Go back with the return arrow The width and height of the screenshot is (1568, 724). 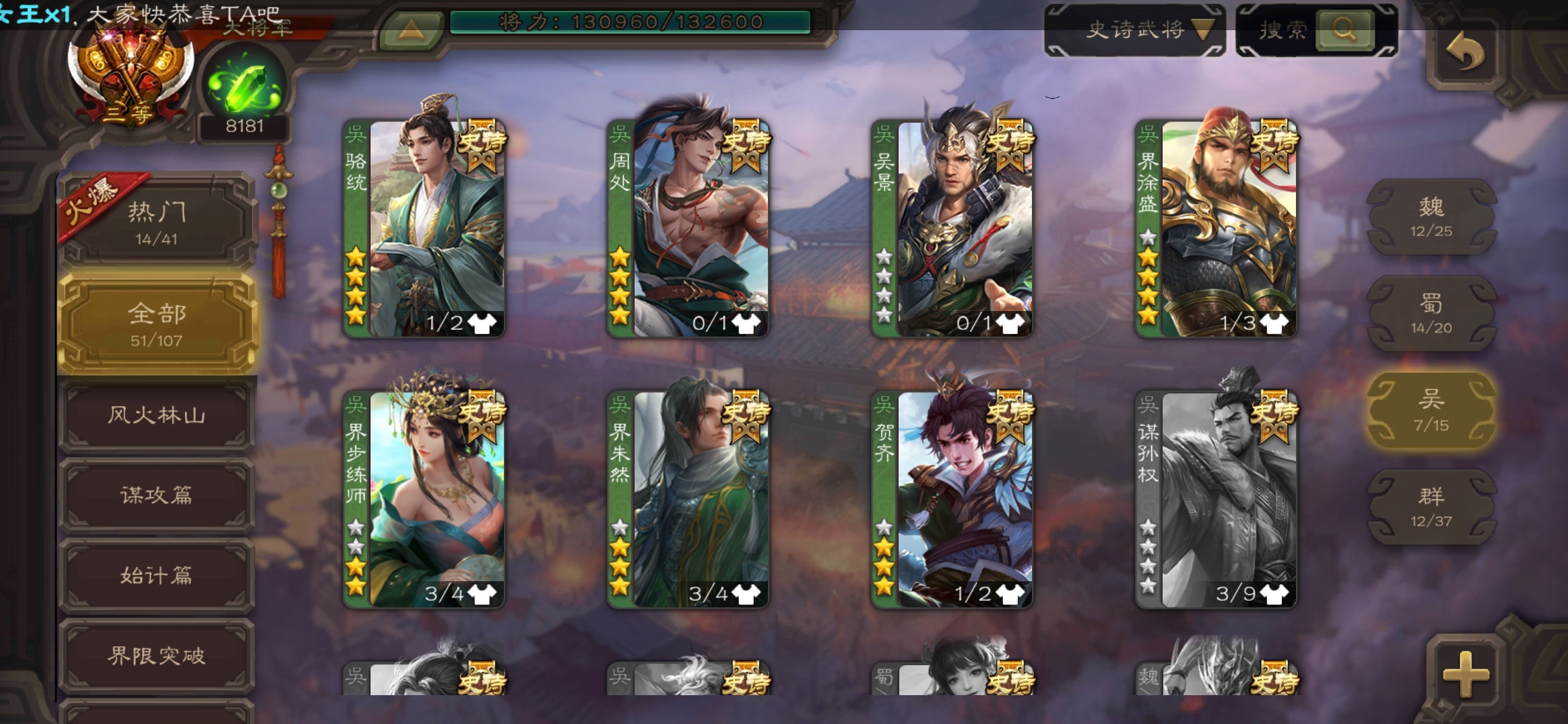pyautogui.click(x=1464, y=52)
